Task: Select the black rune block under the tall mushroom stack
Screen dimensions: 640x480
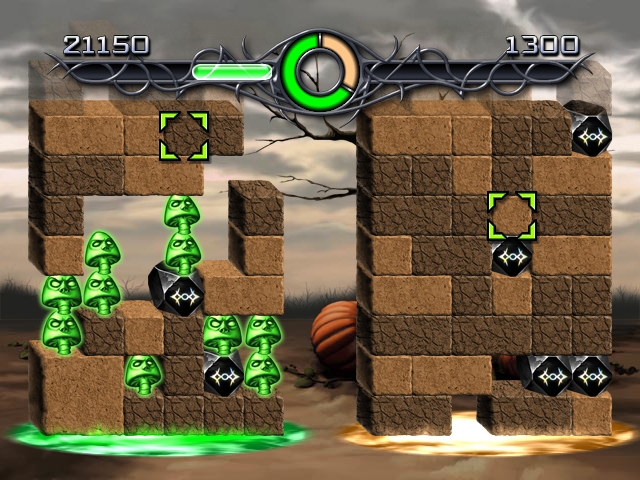Action: click(178, 288)
